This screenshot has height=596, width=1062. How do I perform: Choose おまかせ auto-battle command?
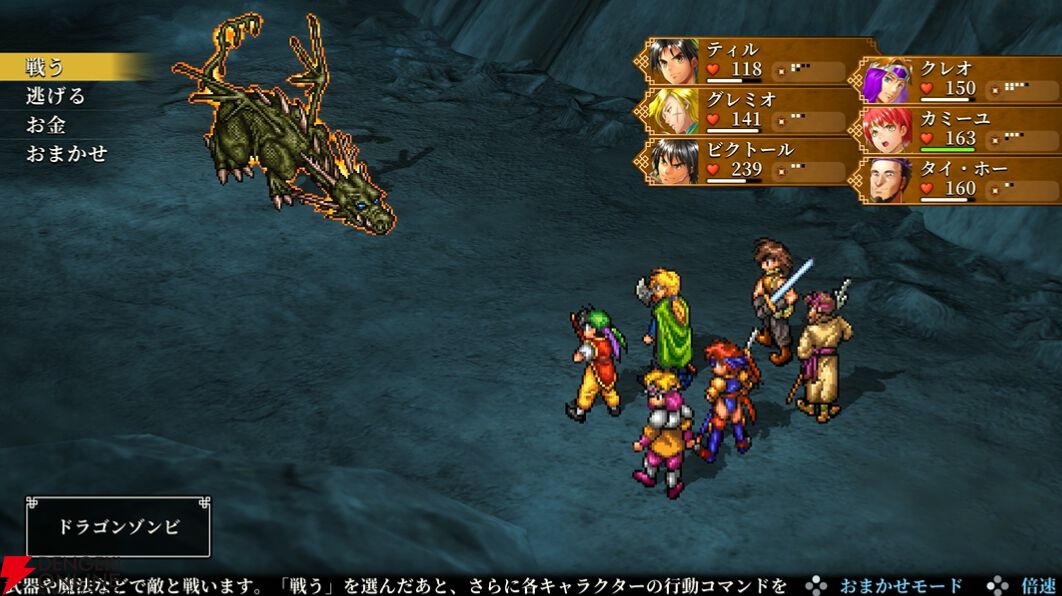click(x=66, y=154)
